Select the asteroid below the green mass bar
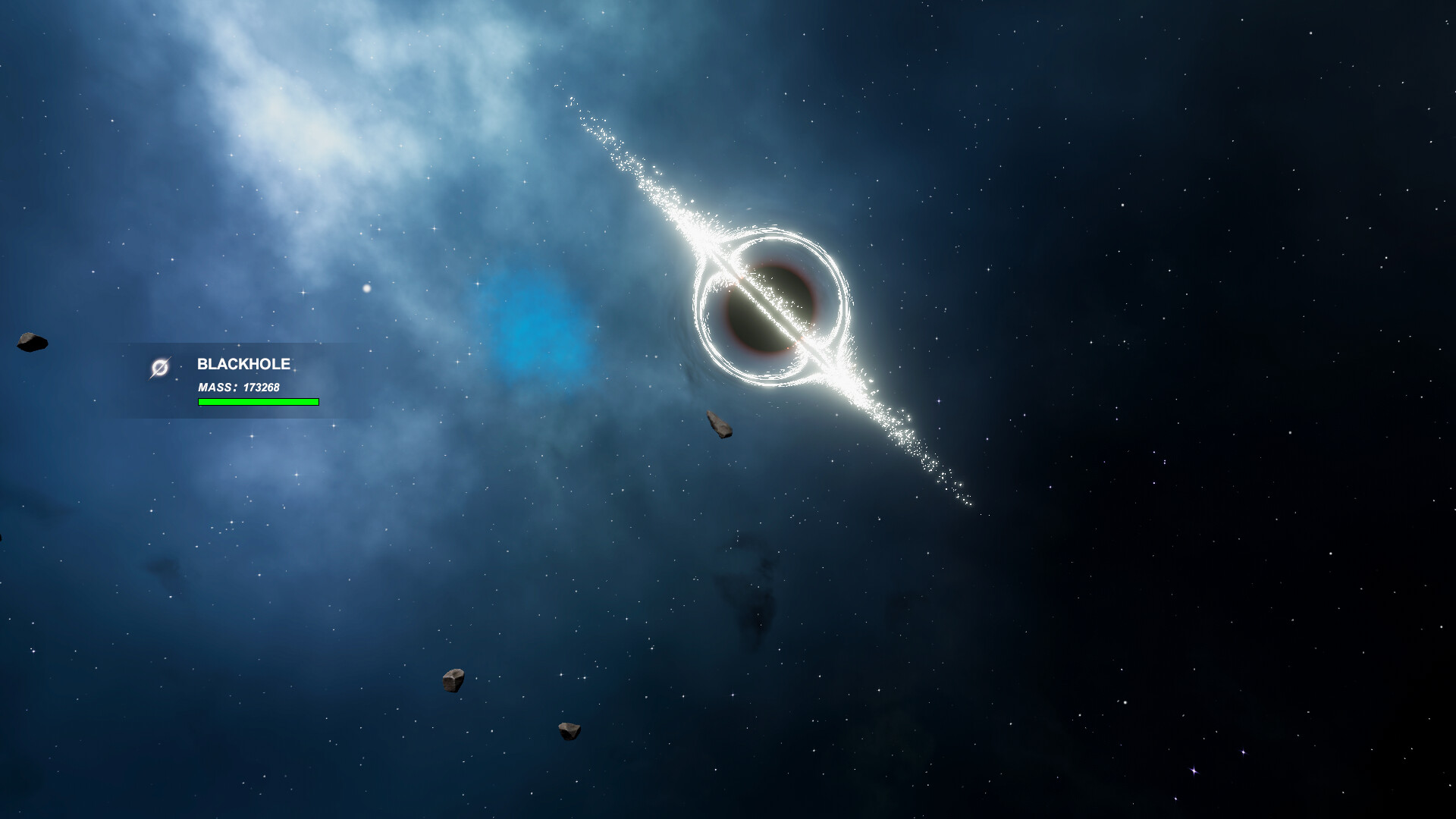This screenshot has height=819, width=1456. pyautogui.click(x=453, y=679)
